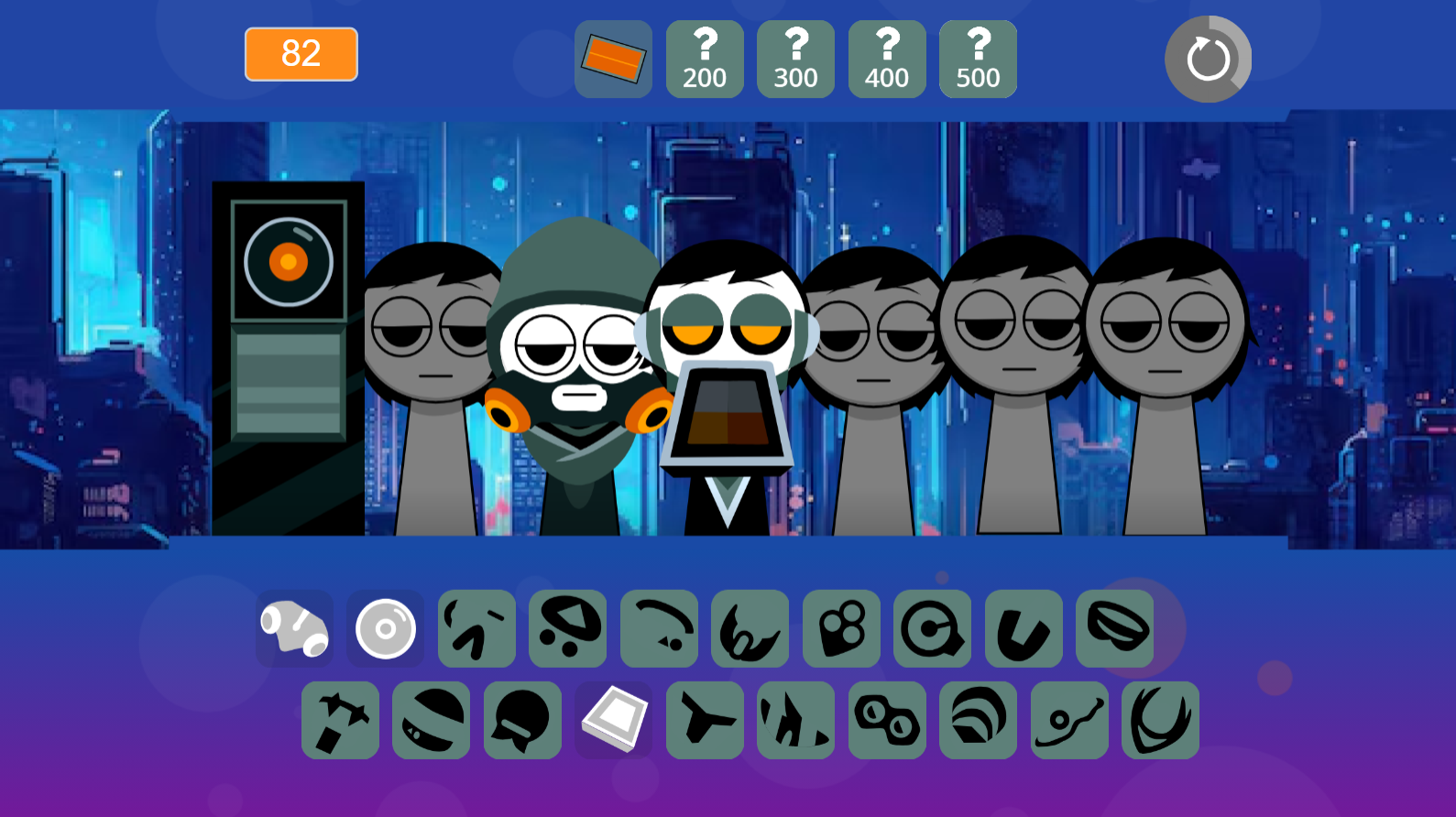1456x817 pixels.
Task: Choose the U-shaped sound icon
Action: click(1024, 629)
